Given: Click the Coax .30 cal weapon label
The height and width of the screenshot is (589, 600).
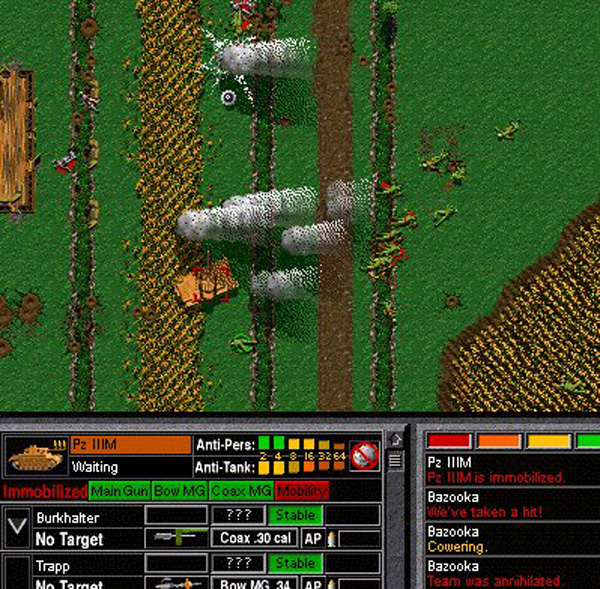Looking at the screenshot, I should [255, 538].
